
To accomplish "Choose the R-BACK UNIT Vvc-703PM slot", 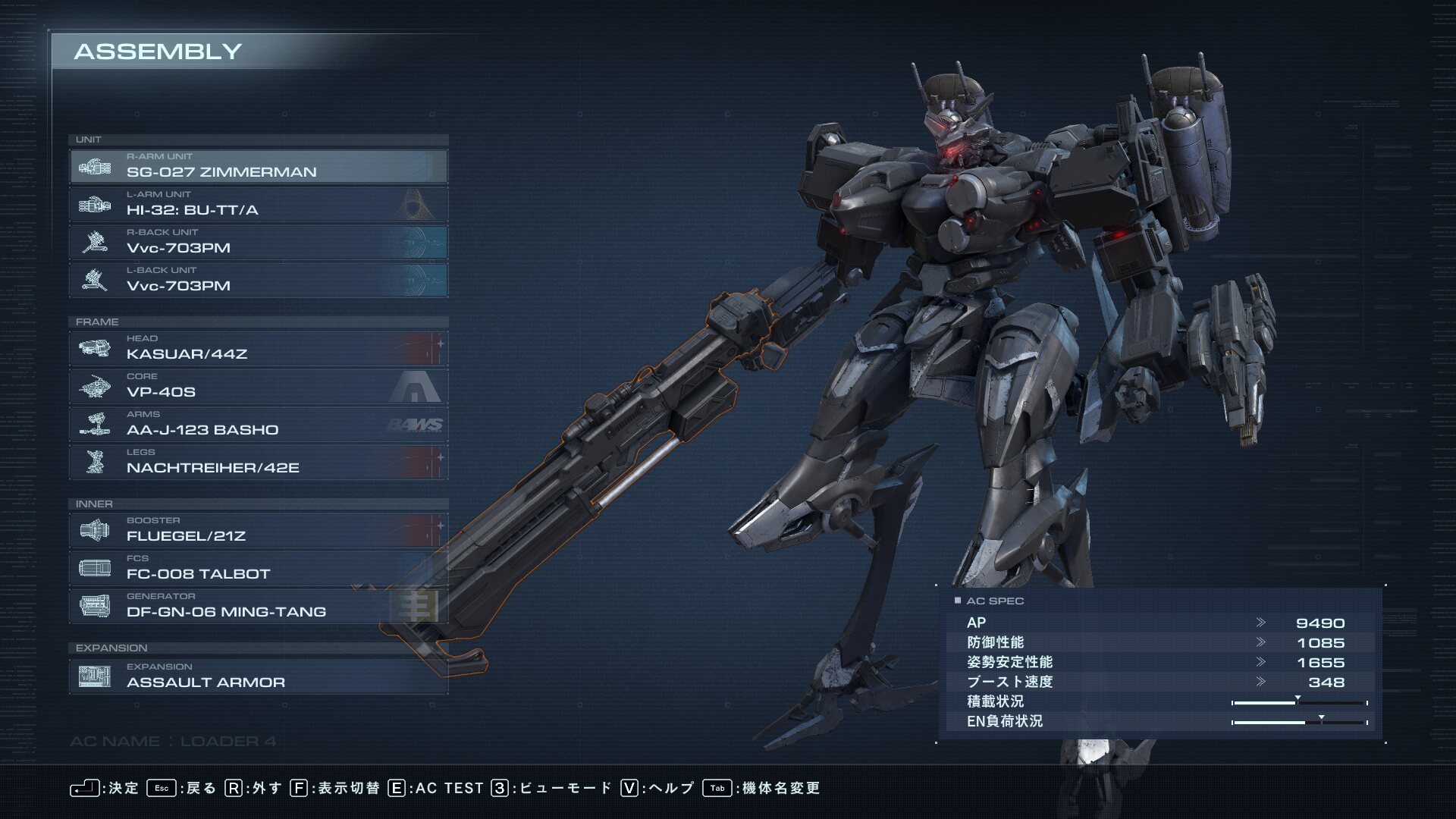I will click(258, 242).
